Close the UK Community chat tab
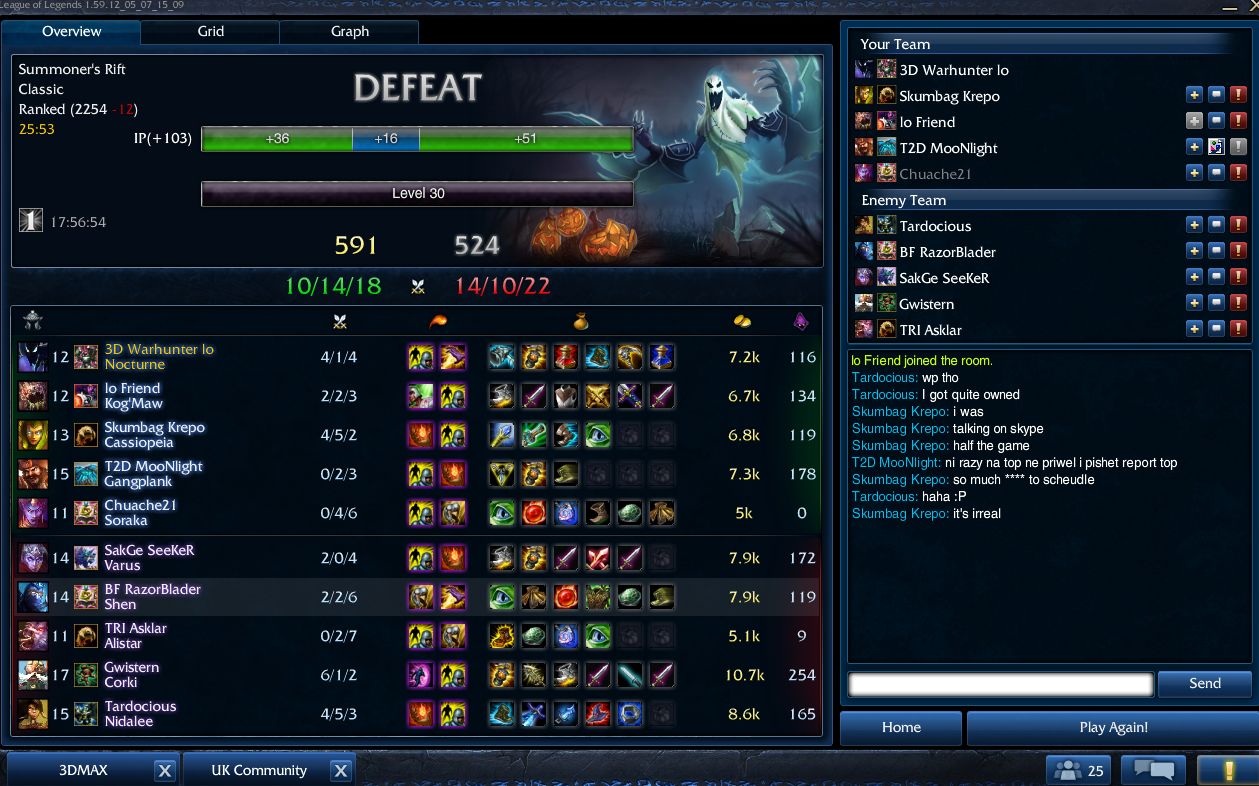The height and width of the screenshot is (786, 1259). pyautogui.click(x=340, y=771)
